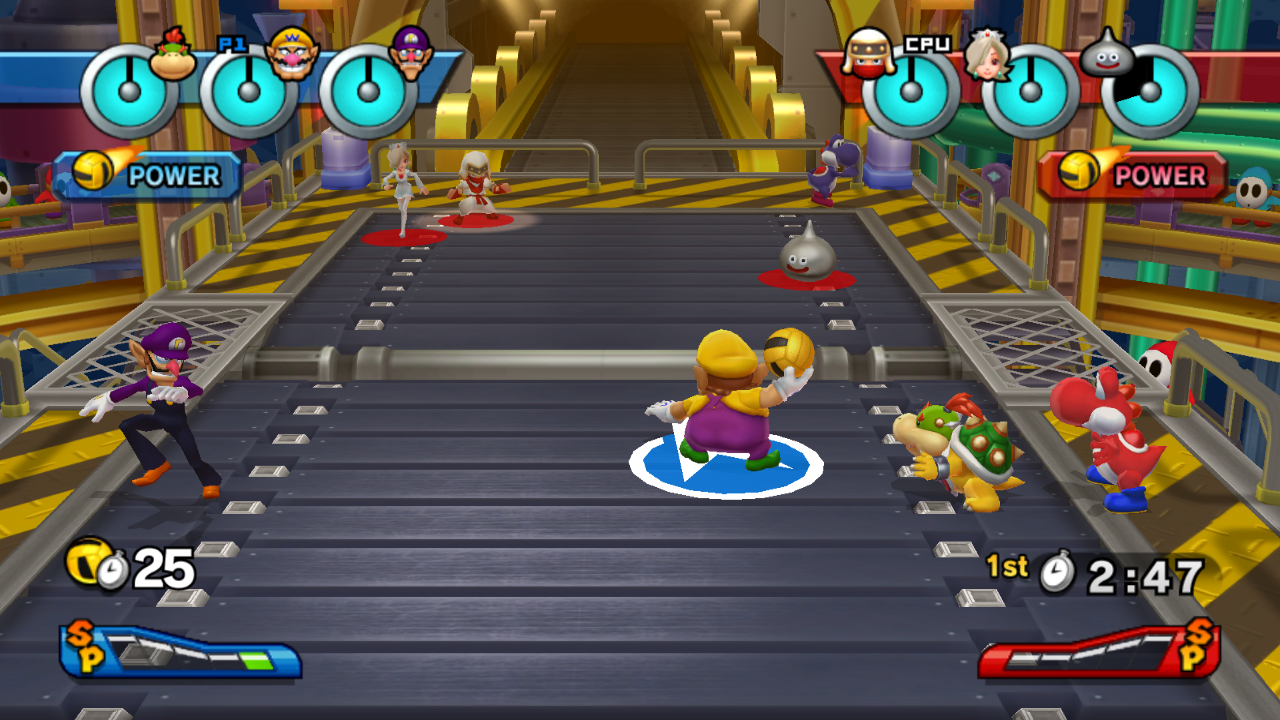This screenshot has height=720, width=1280.
Task: Open the Slime's stamina gauge on the right
Action: pyautogui.click(x=1151, y=92)
